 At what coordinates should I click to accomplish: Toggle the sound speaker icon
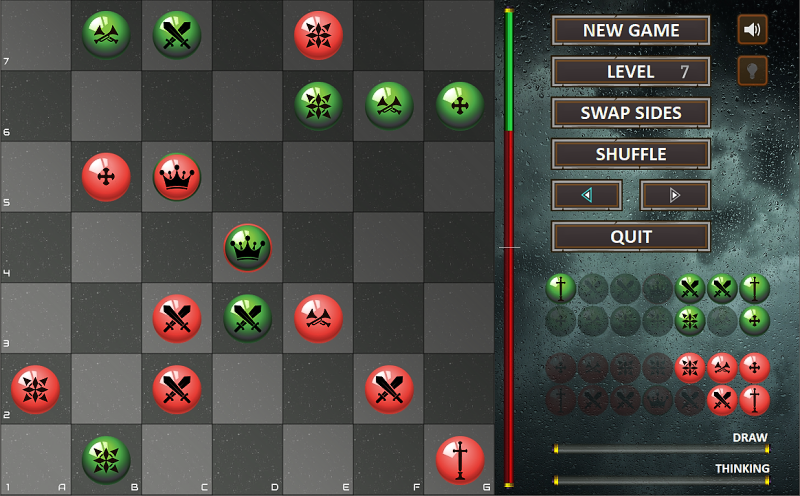(752, 30)
